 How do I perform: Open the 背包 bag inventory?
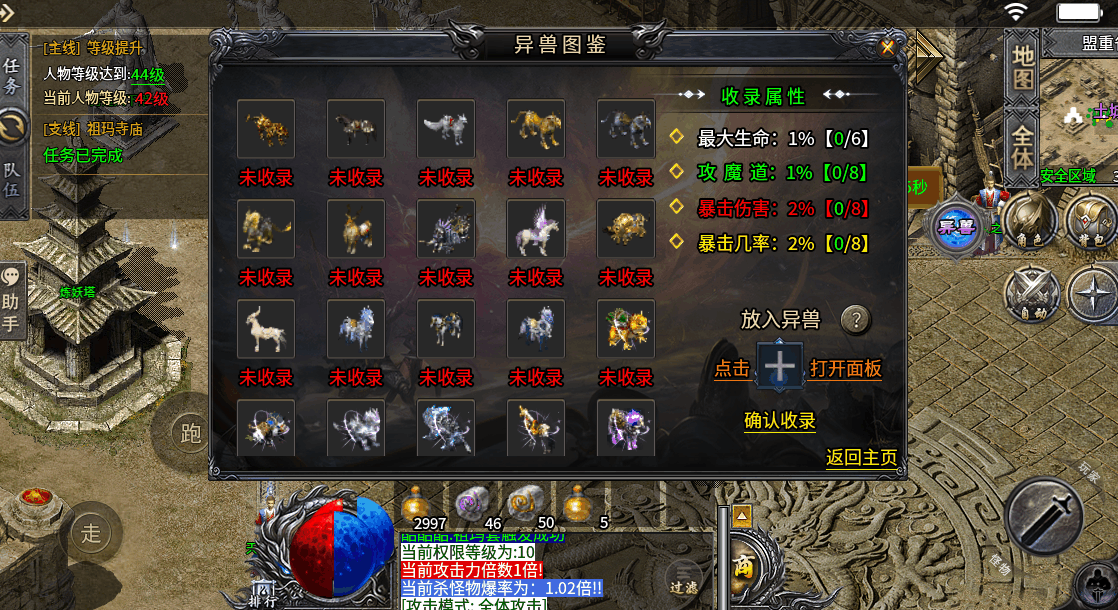1089,217
